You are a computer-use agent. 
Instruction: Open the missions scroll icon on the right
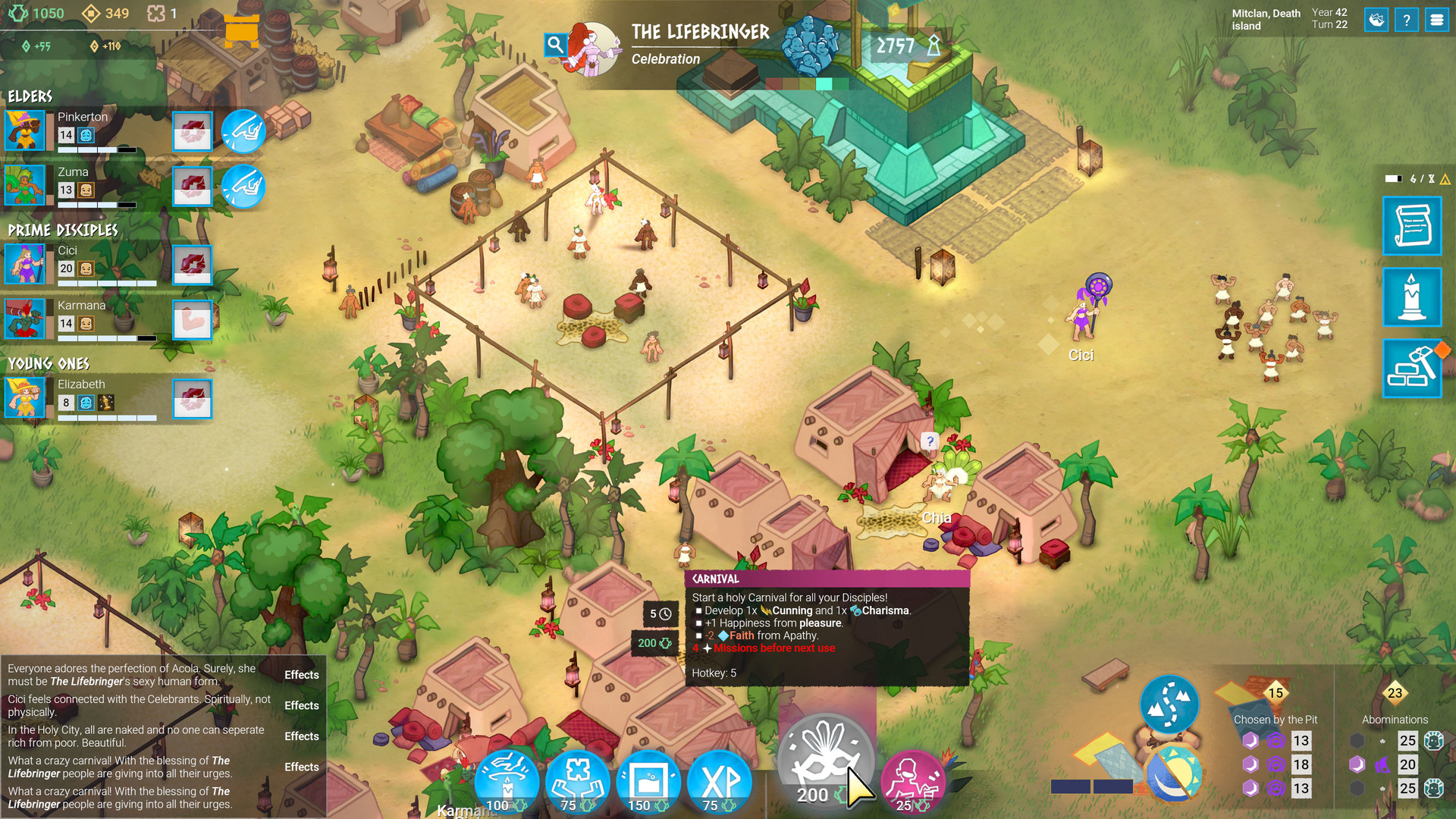(1412, 226)
